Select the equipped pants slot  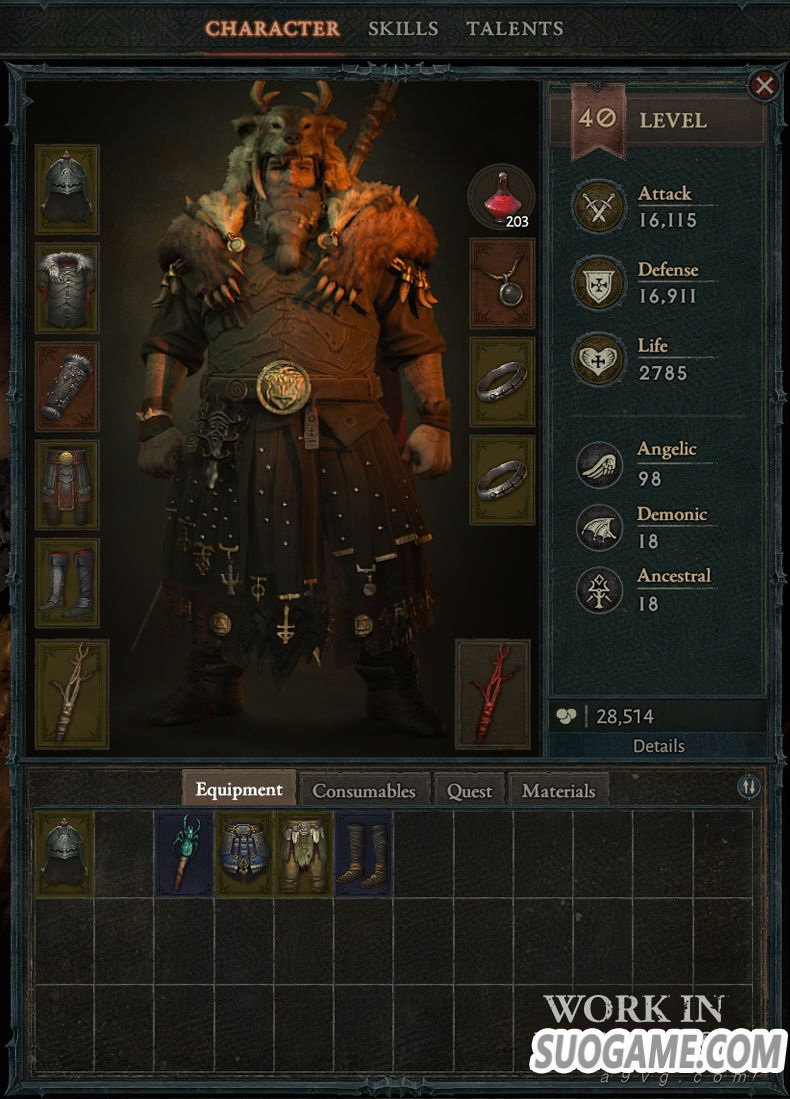(67, 485)
